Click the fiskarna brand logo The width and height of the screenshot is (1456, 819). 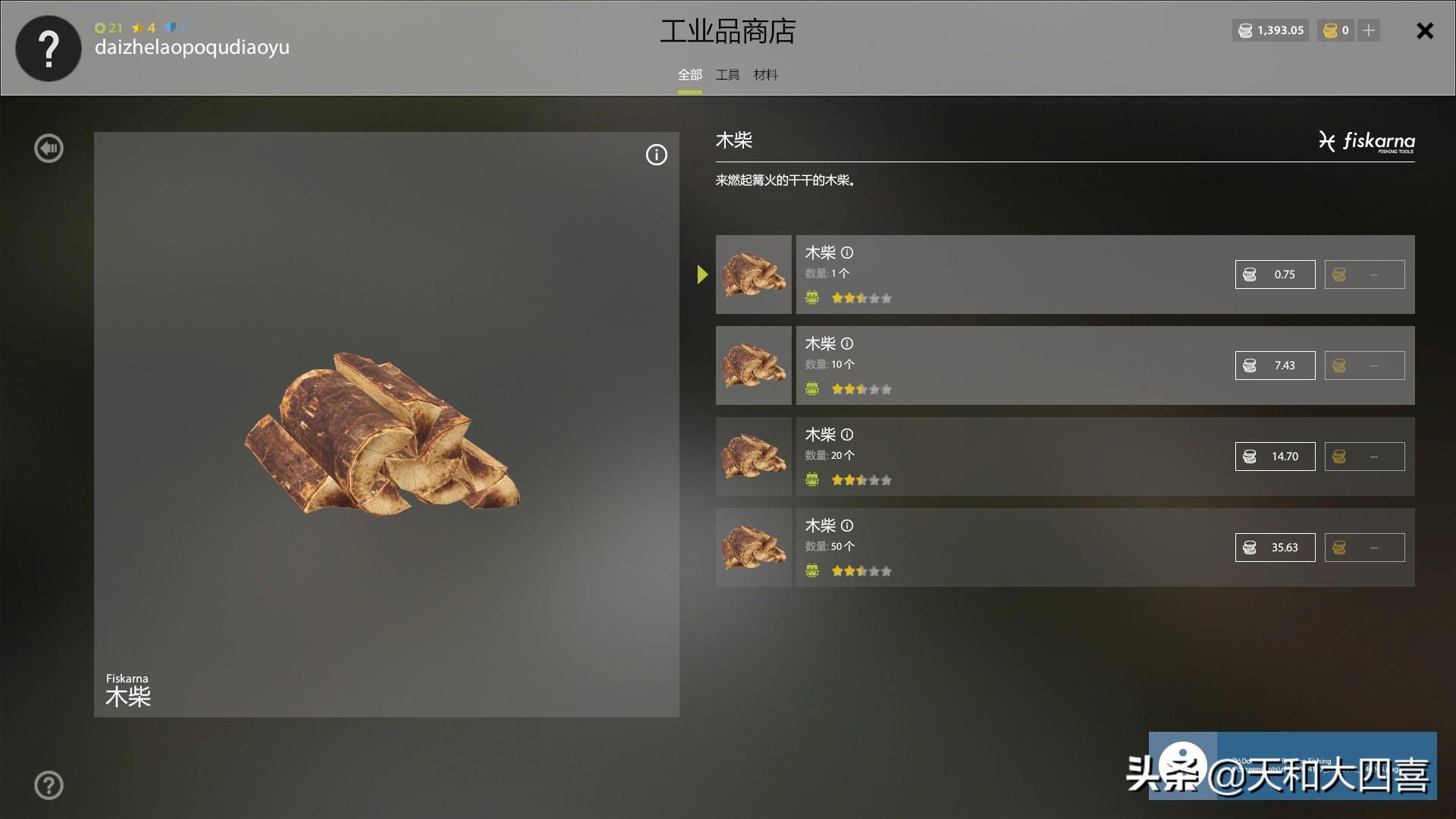click(1367, 142)
